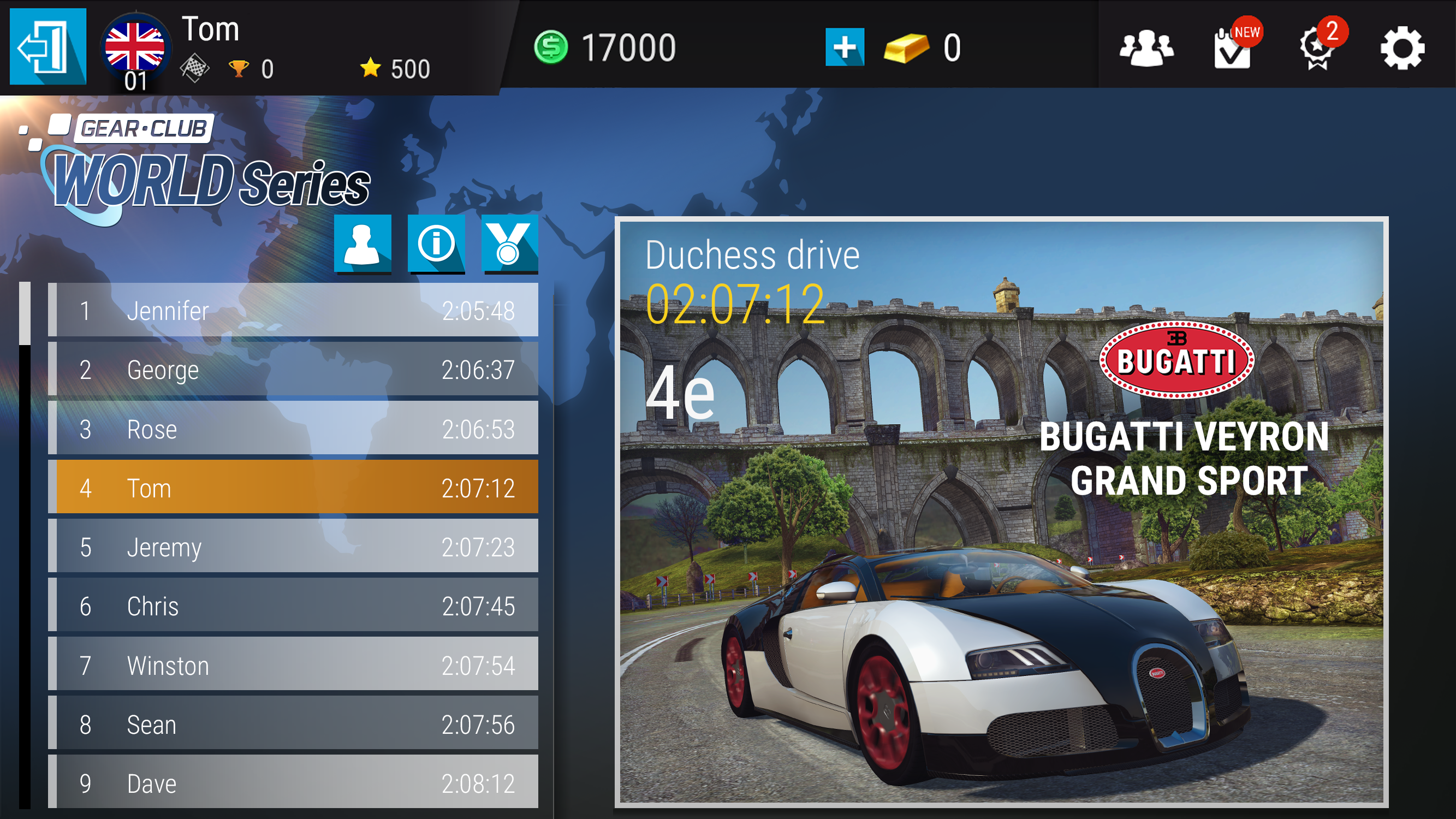Screen dimensions: 1456x819
Task: Open the settings gear
Action: 1402,49
